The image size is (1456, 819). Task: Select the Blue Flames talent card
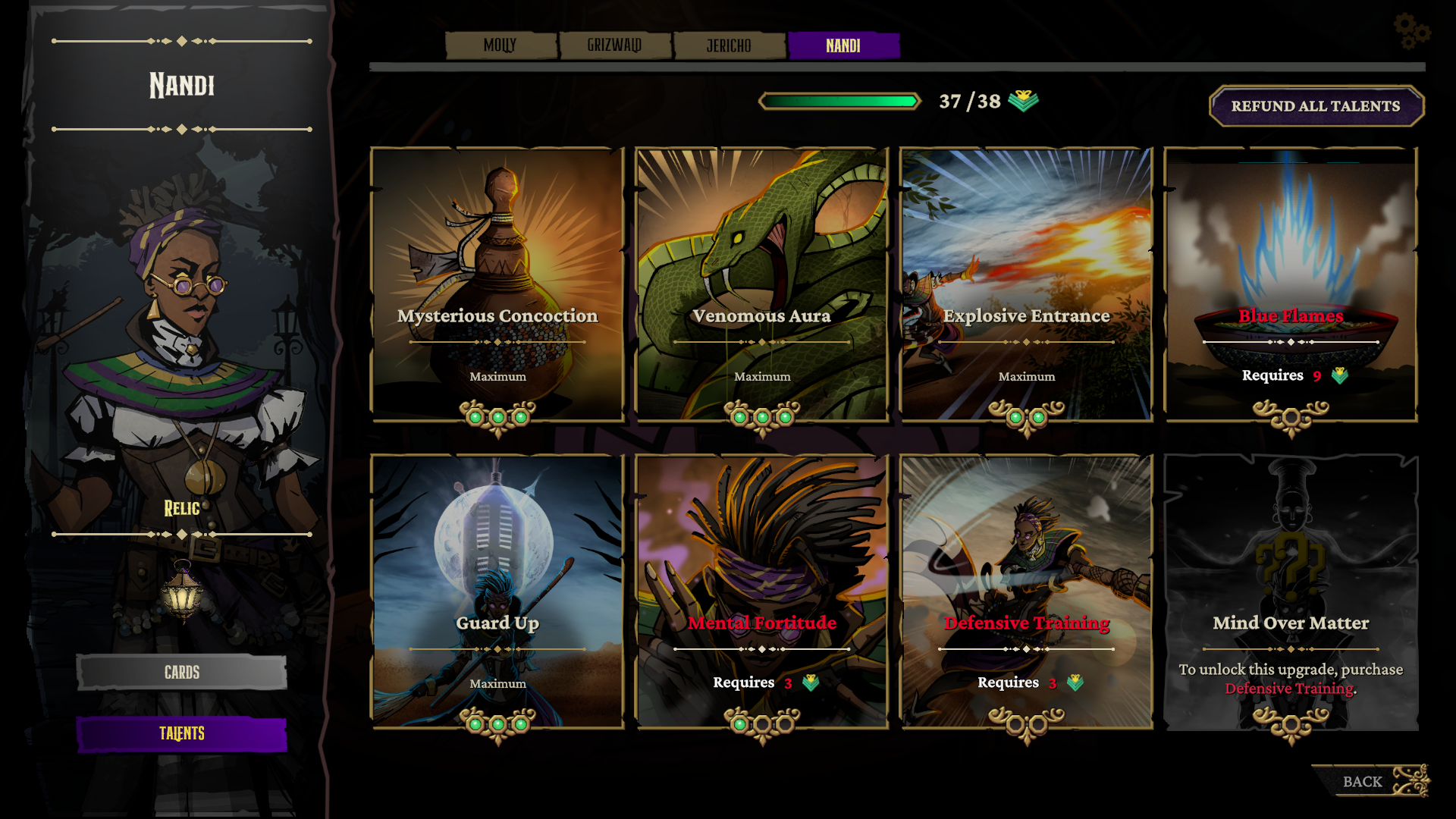1291,284
